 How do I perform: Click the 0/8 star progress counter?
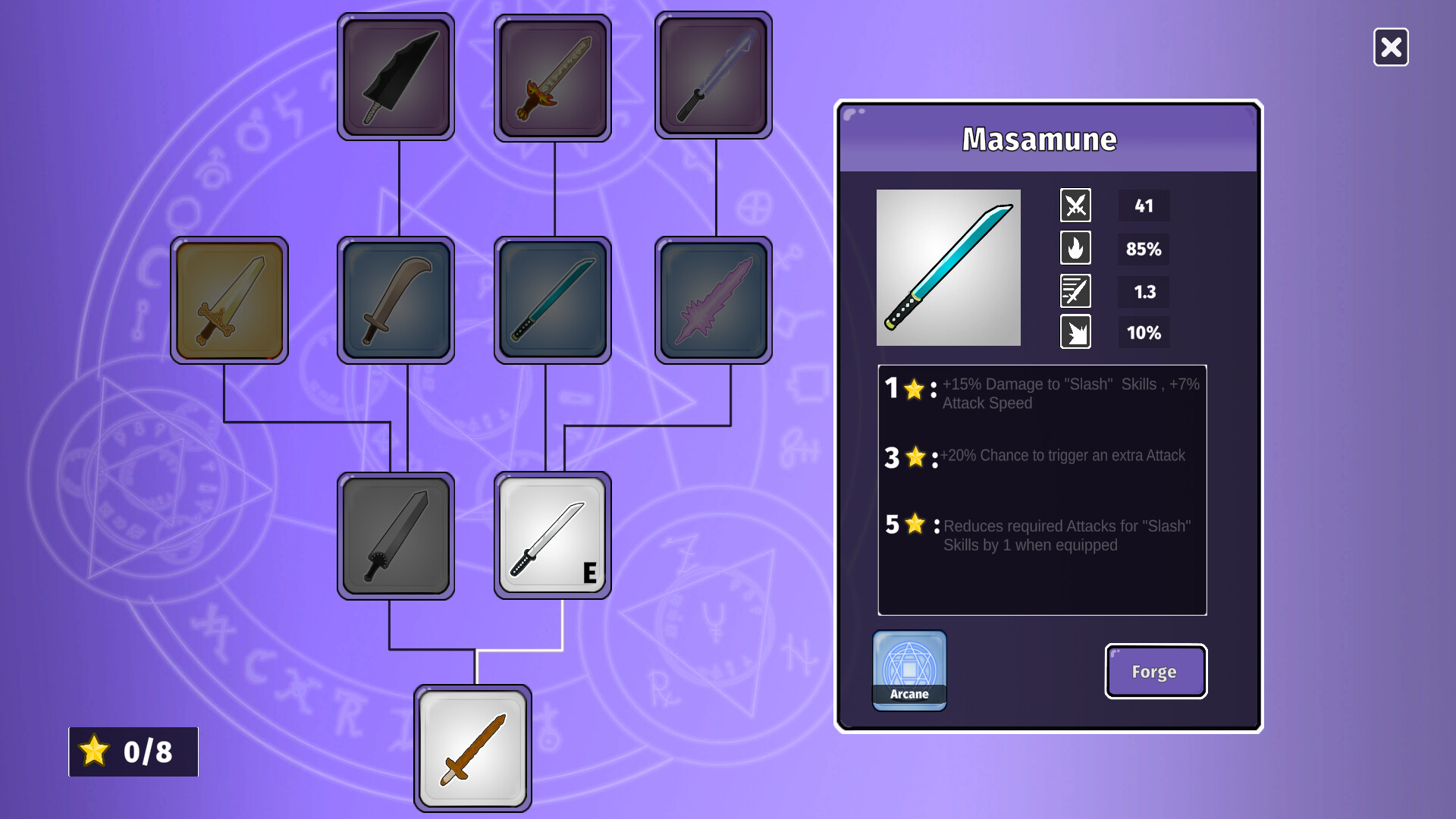(x=132, y=752)
